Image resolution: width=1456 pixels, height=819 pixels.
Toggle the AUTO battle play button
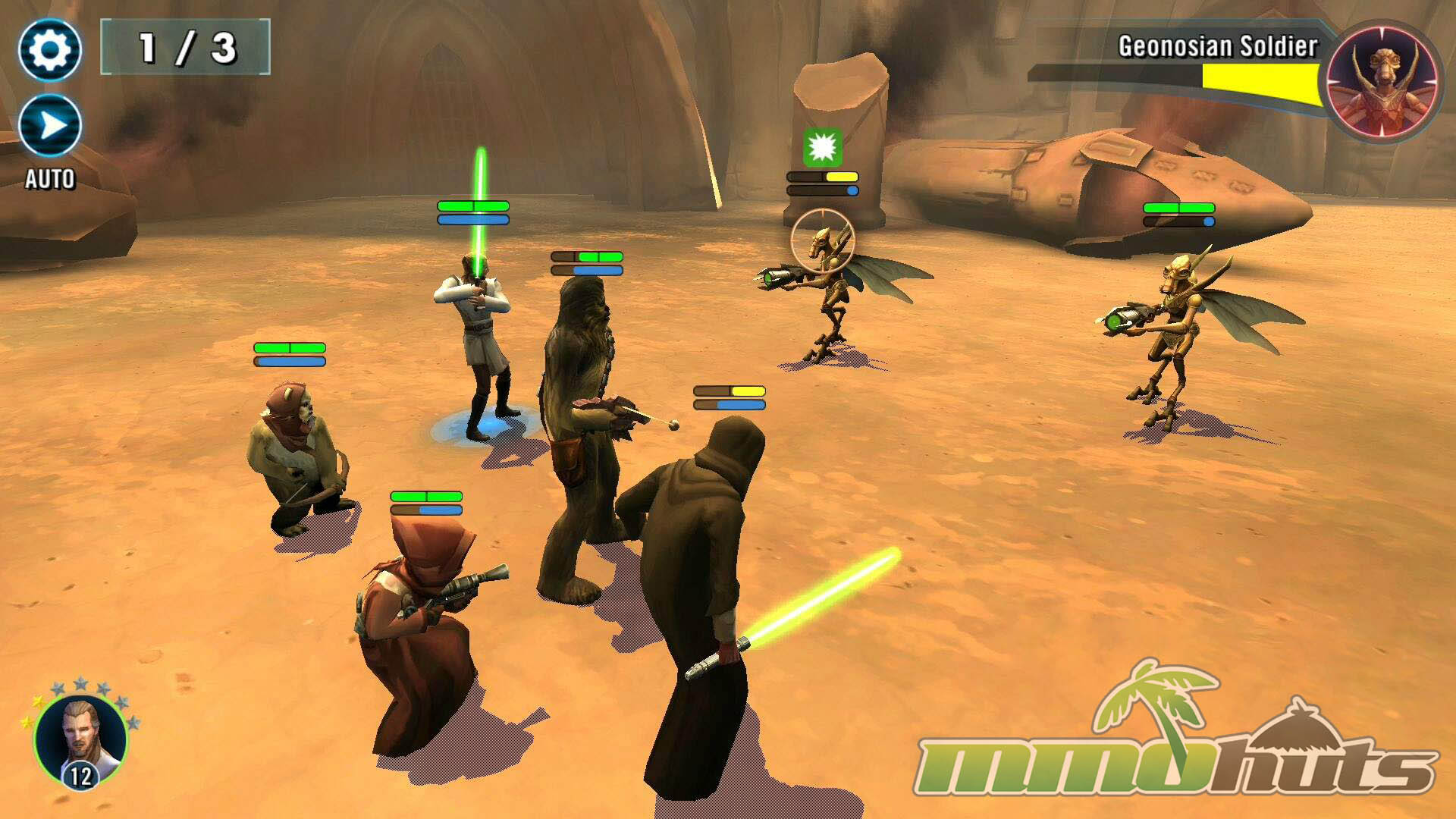coord(50,126)
